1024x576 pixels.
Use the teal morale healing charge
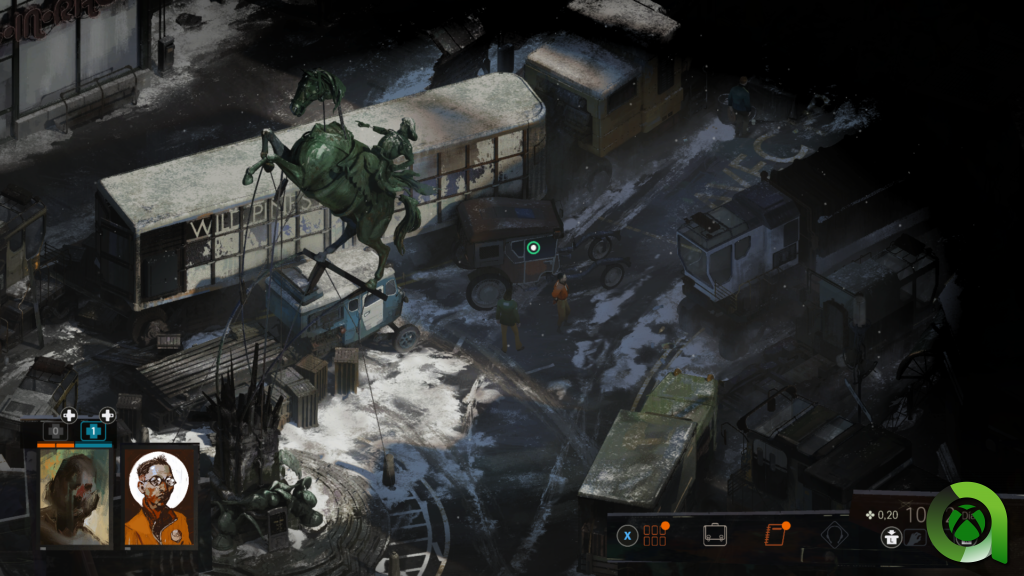(93, 432)
